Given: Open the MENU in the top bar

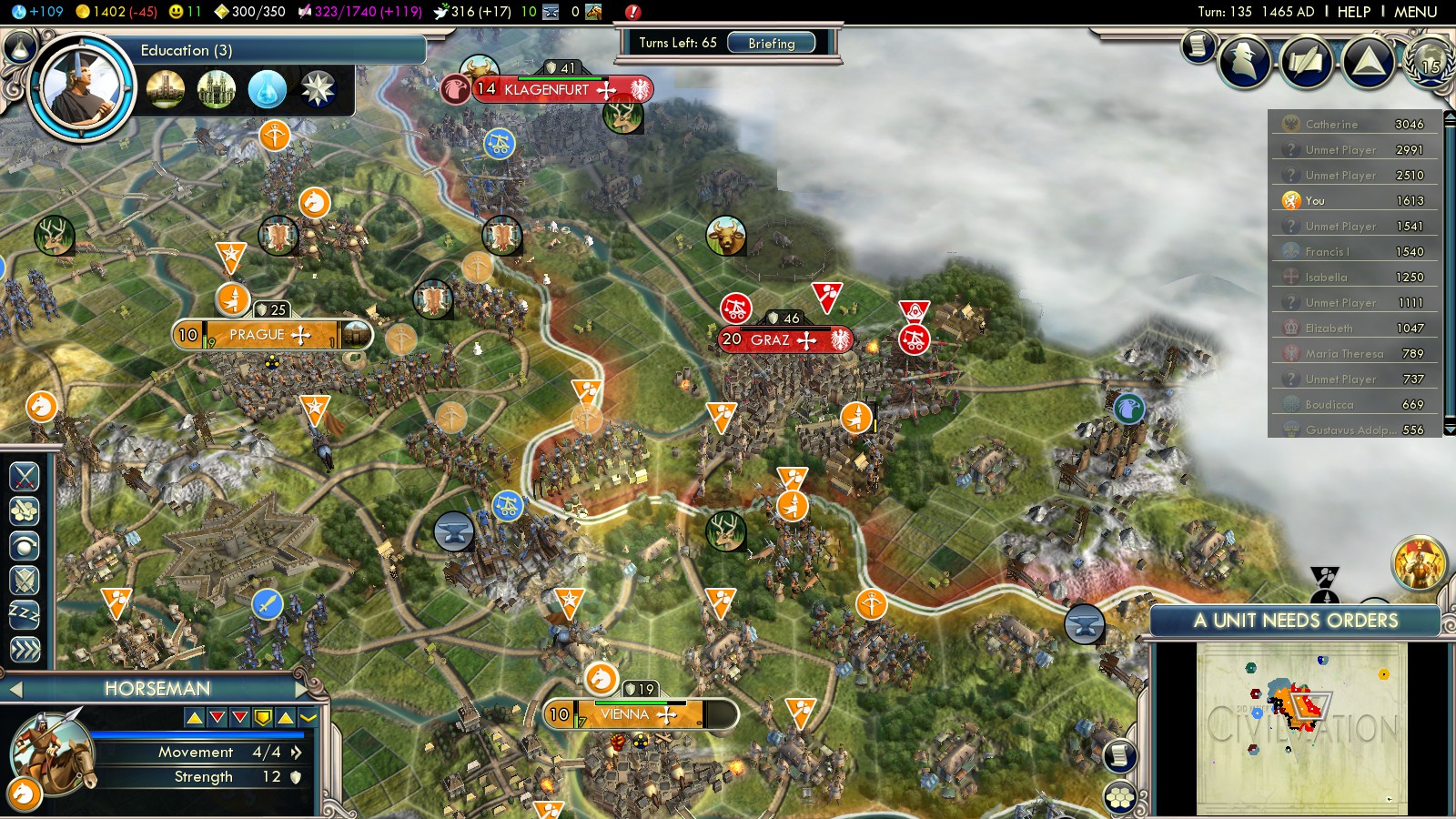Looking at the screenshot, I should (x=1415, y=12).
